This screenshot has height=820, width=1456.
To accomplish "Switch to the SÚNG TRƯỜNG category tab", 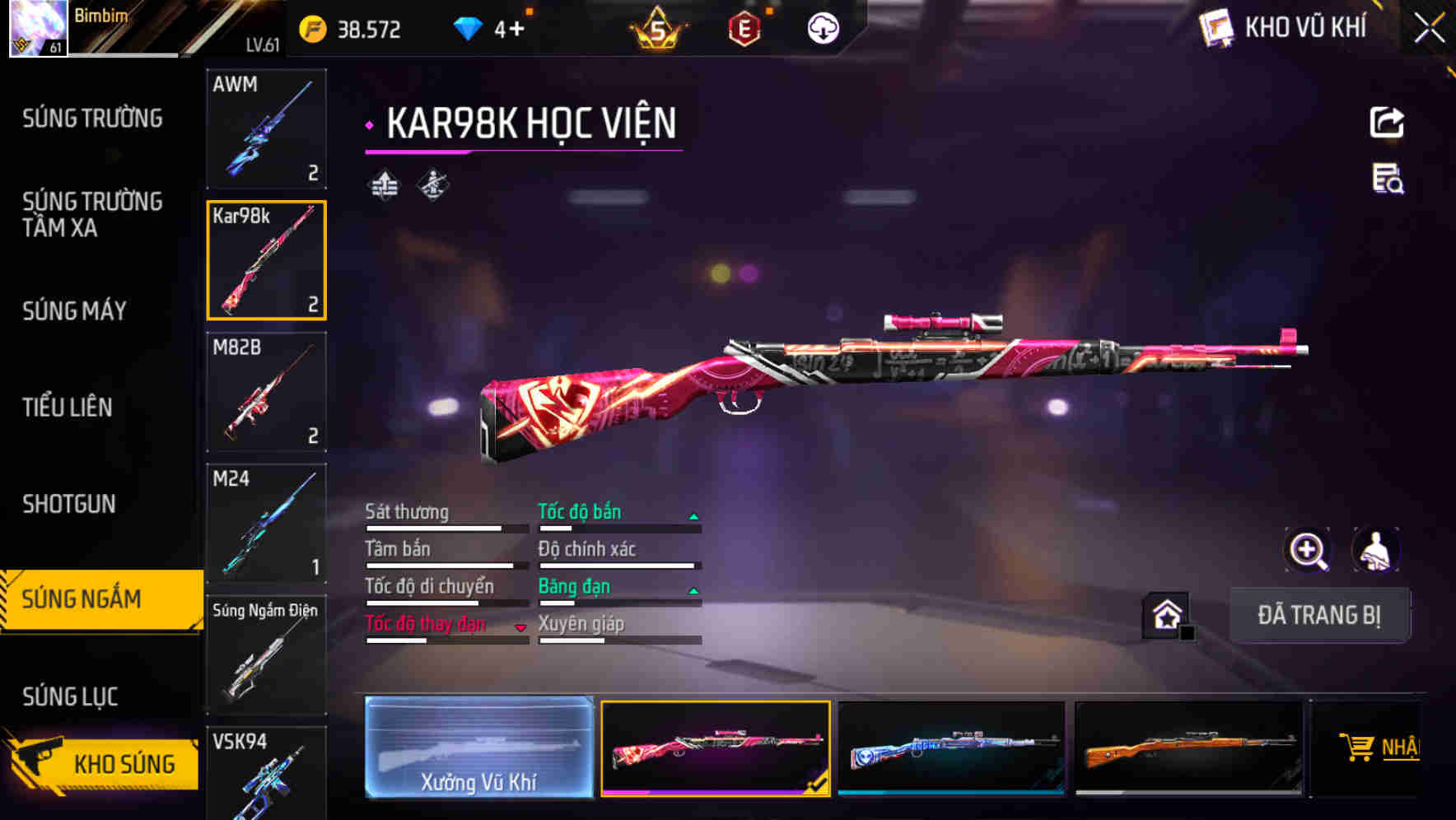I will [92, 118].
